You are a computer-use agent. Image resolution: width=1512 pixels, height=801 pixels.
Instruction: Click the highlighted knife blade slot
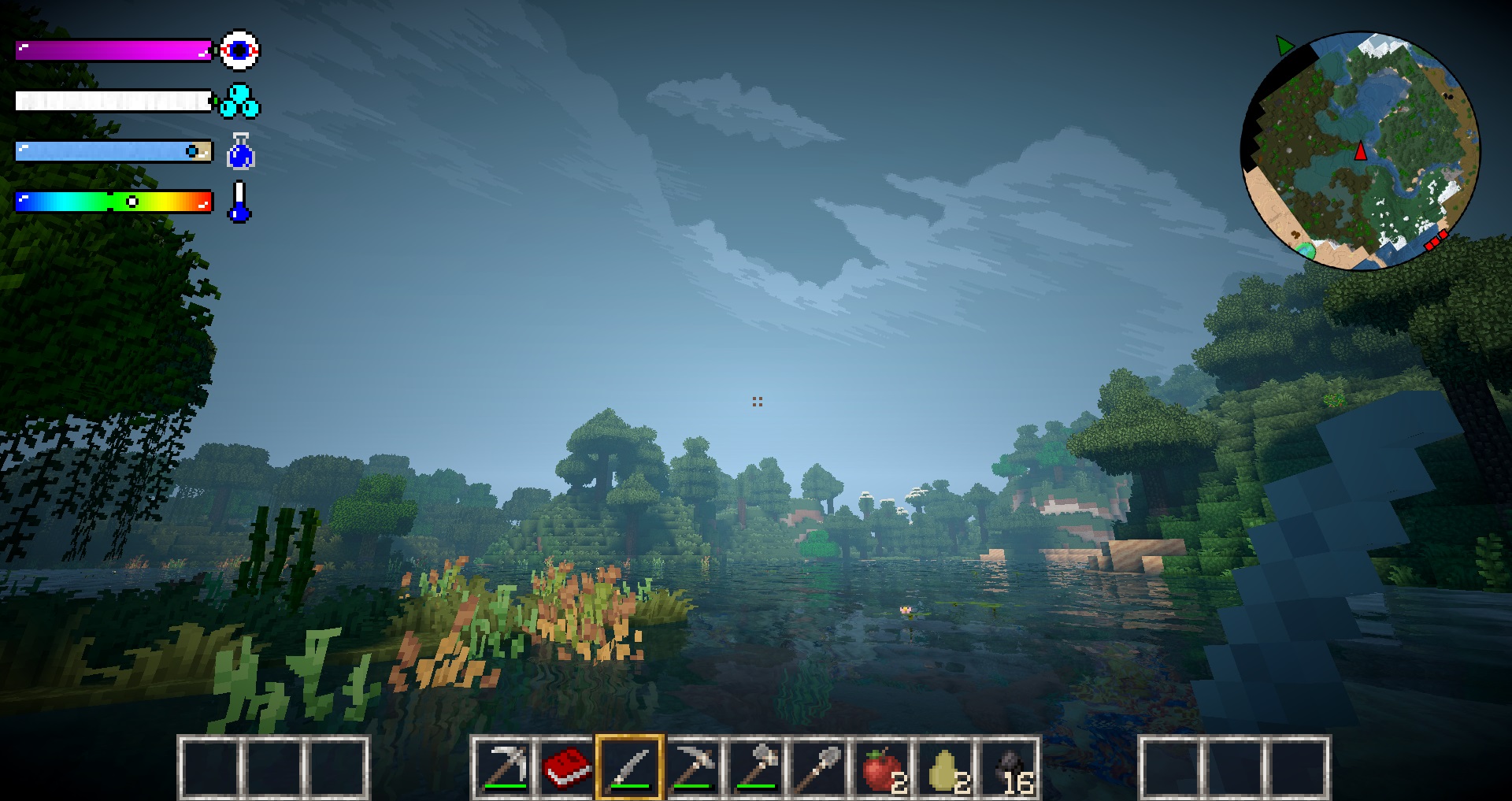pyautogui.click(x=630, y=767)
